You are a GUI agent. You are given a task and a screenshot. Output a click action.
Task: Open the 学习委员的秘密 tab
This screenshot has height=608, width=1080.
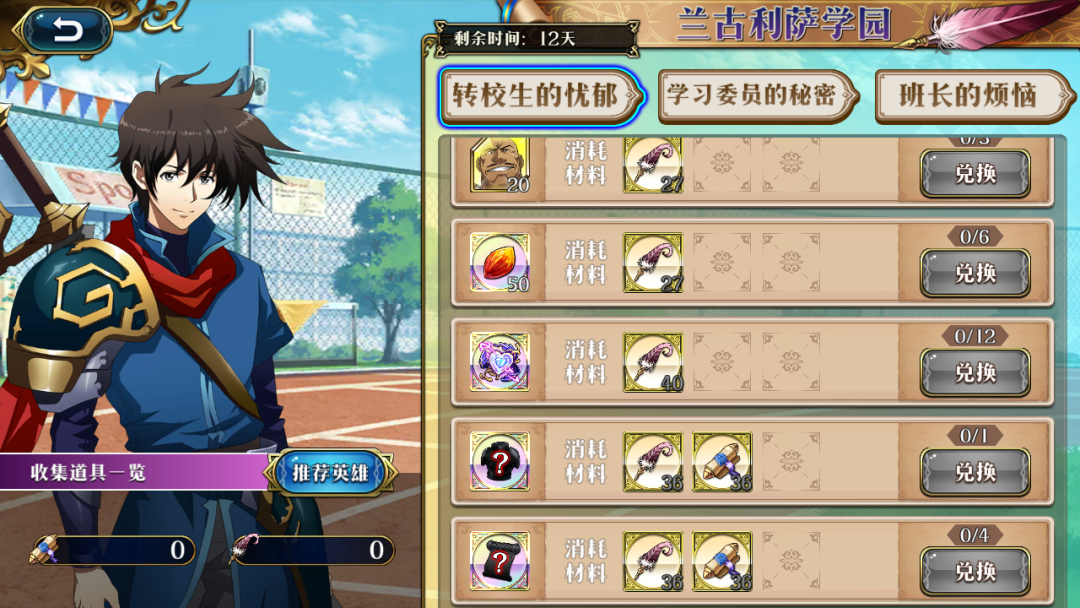[x=757, y=96]
